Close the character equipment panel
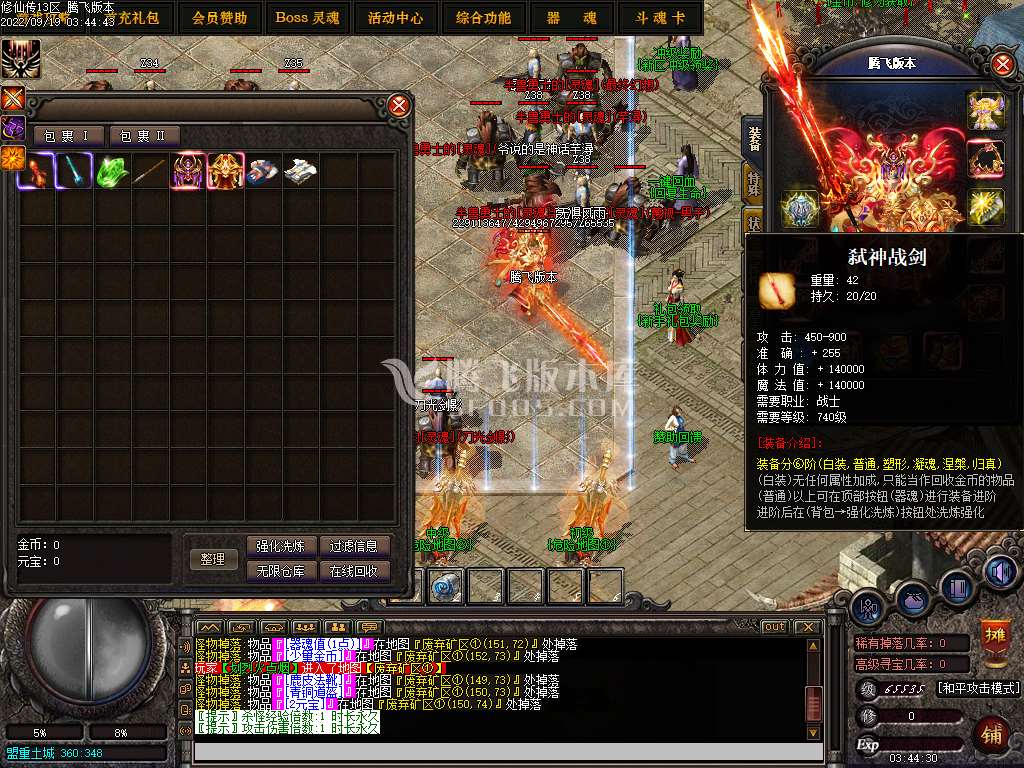The height and width of the screenshot is (768, 1024). coord(1002,65)
